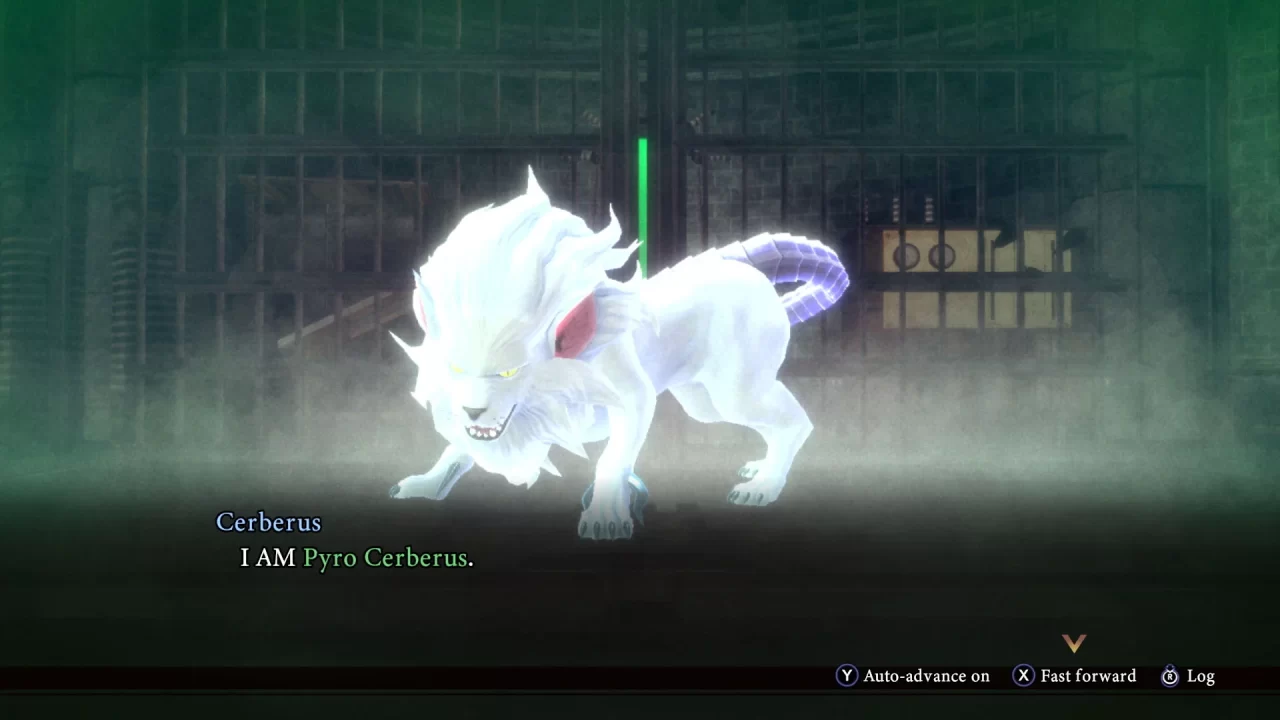The height and width of the screenshot is (720, 1280).
Task: Select the Cerberus speaker name label
Action: [268, 522]
